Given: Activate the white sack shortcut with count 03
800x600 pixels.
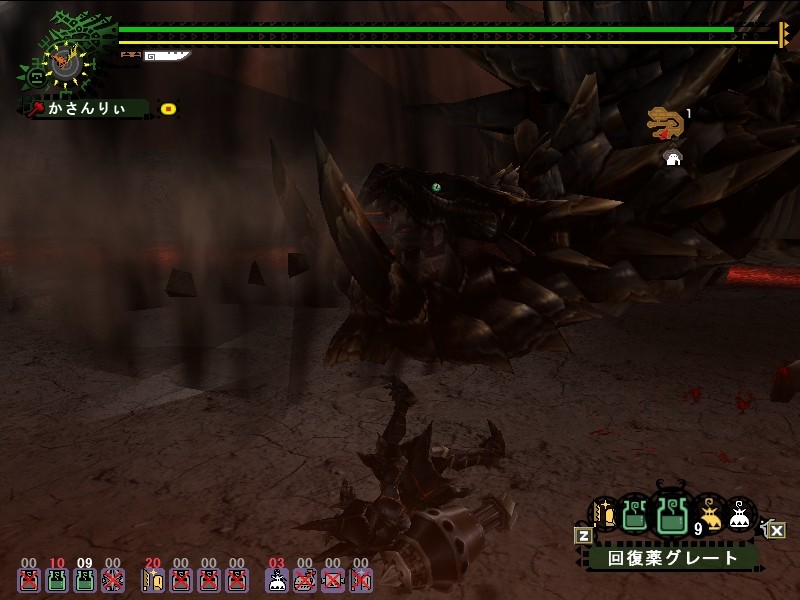Looking at the screenshot, I should pos(277,579).
